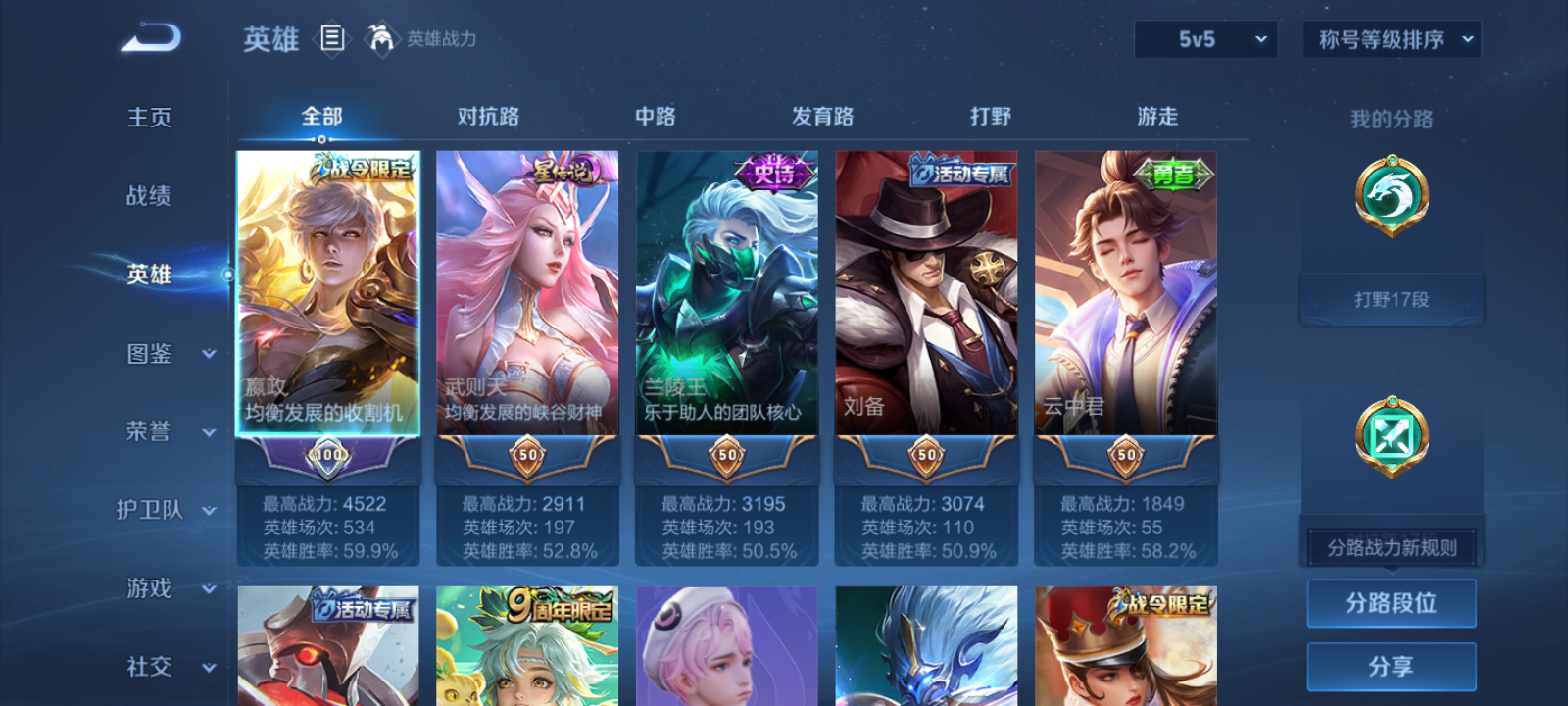Click the 50 proficiency medal on 武则天's card
Viewport: 1568px width, 706px height.
coord(526,456)
